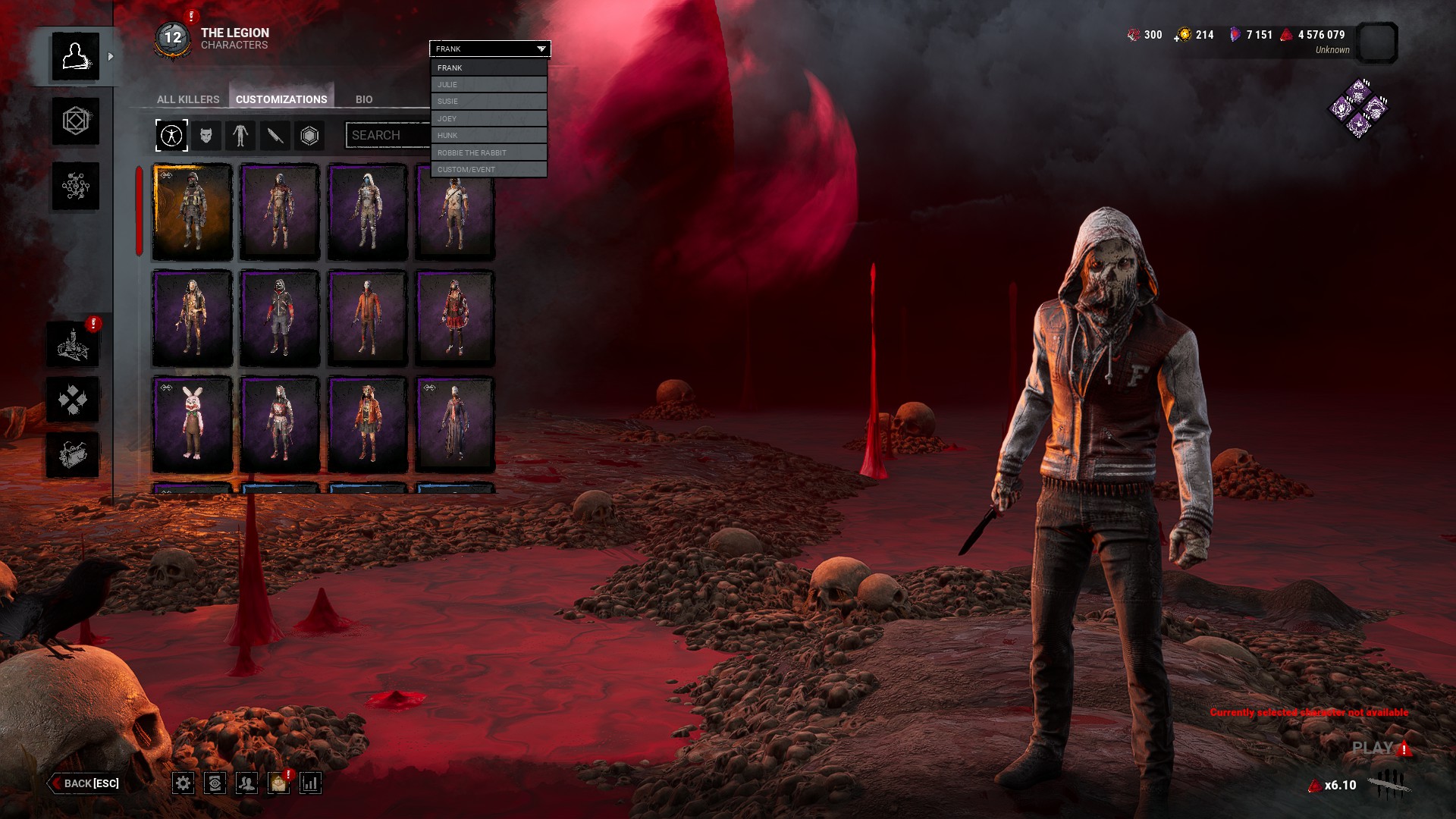The image size is (1456, 819).
Task: Open the Bio tab
Action: pyautogui.click(x=364, y=99)
